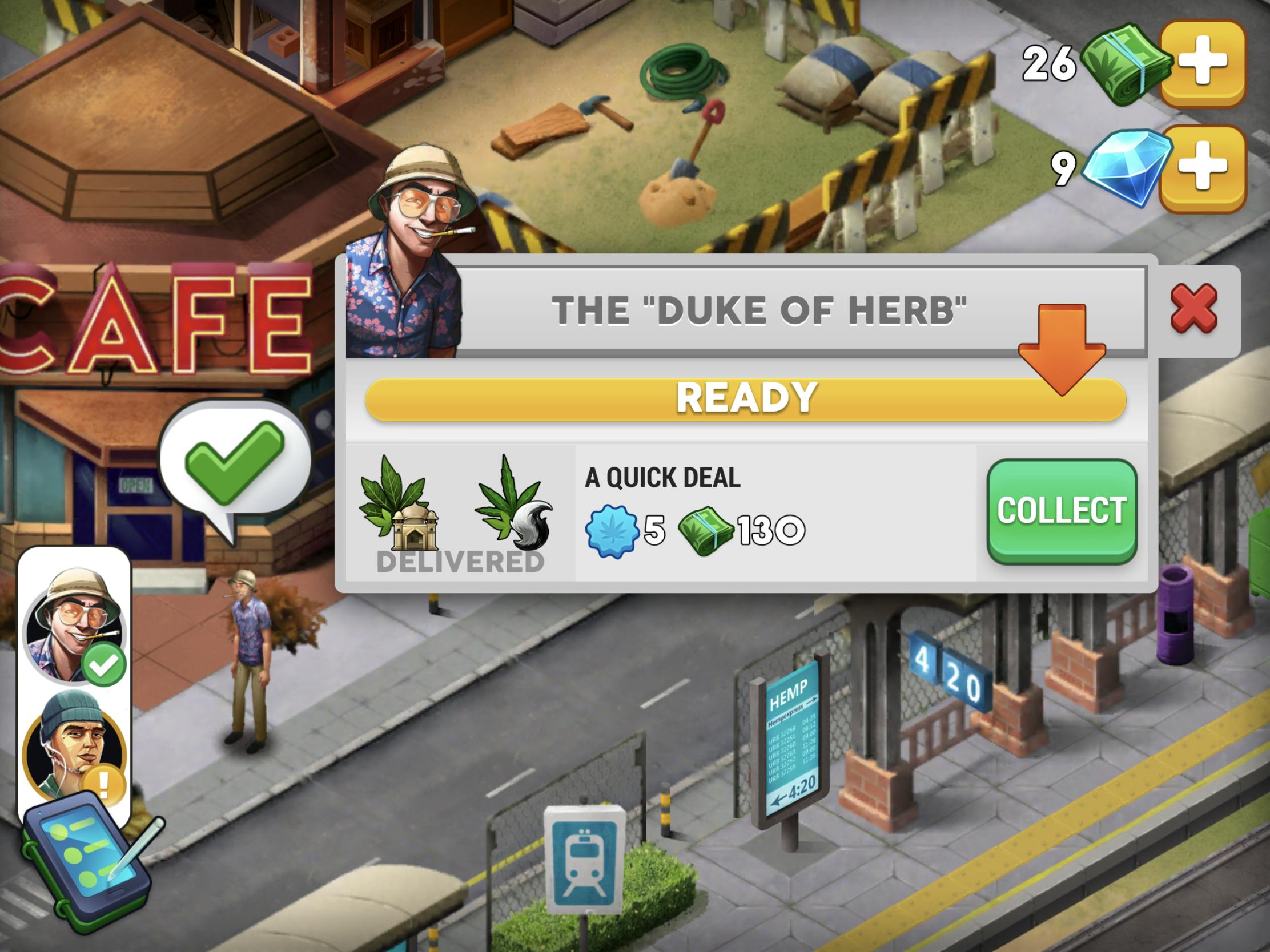
Task: Collect the quick deal reward
Action: point(1061,511)
